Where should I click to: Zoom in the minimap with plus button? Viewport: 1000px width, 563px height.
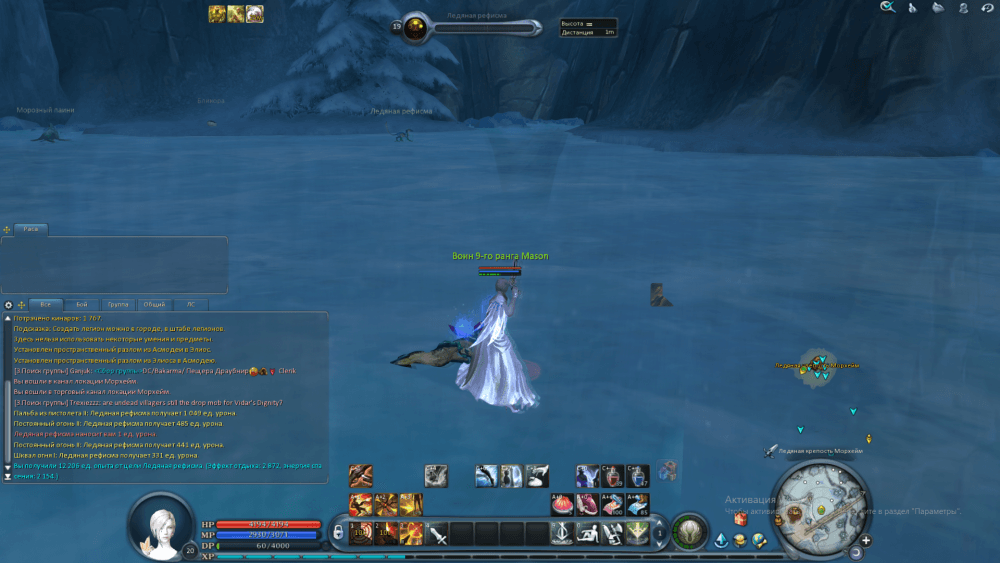pyautogui.click(x=866, y=540)
